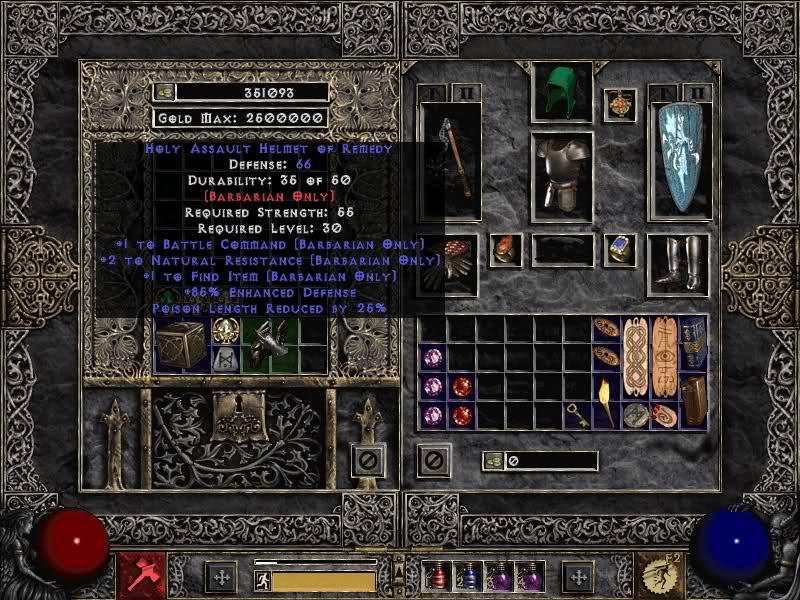Close the stash panel
This screenshot has width=800, height=600.
[368, 460]
